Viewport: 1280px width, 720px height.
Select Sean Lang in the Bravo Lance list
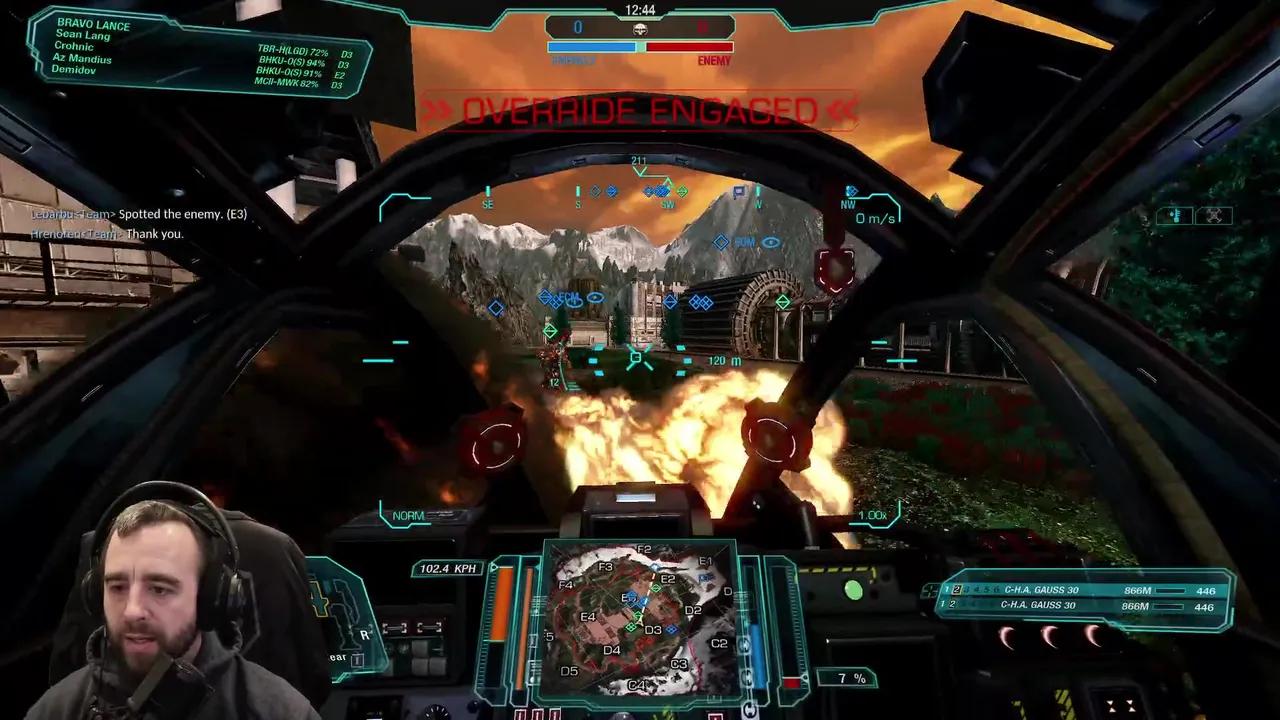tap(83, 35)
